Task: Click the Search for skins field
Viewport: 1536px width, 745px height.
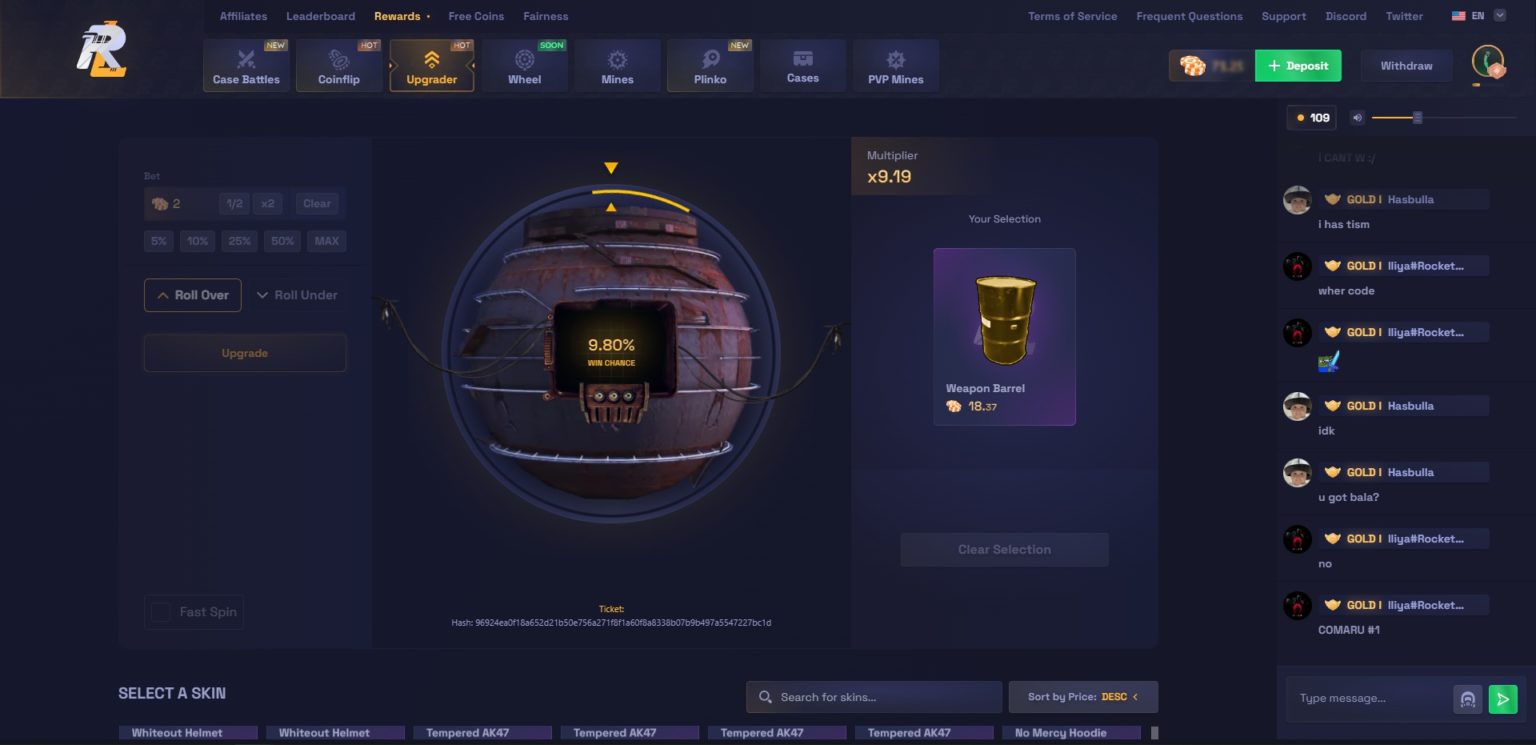Action: (872, 696)
